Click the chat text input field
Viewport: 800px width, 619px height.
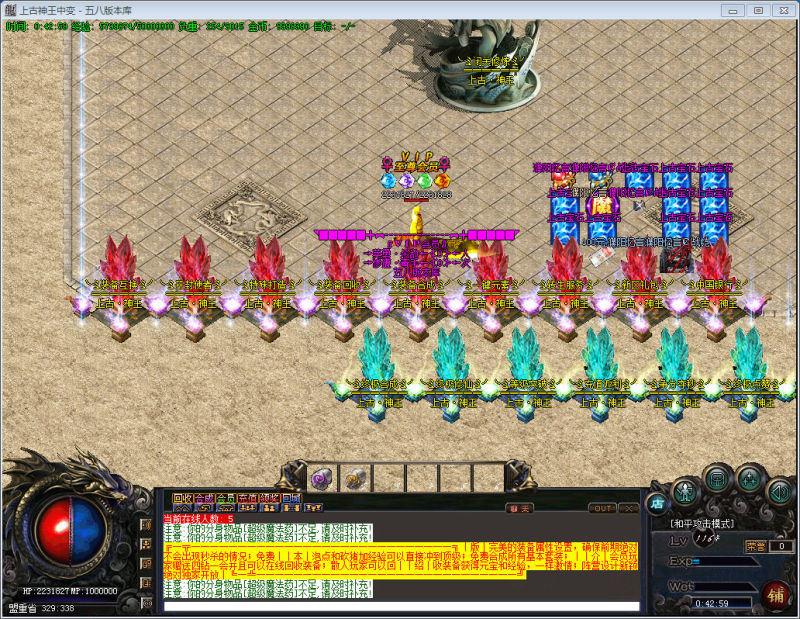pos(400,606)
